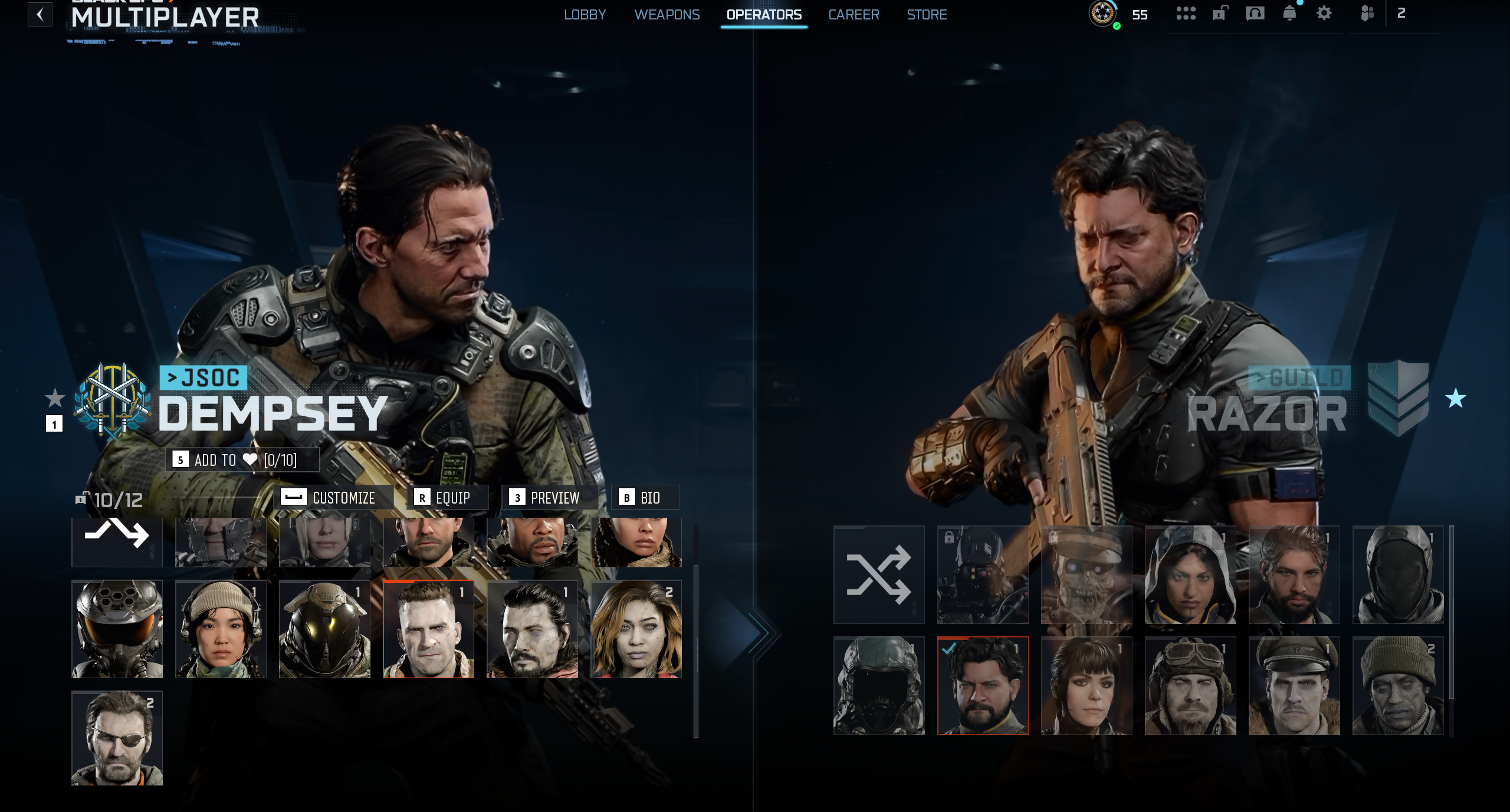The width and height of the screenshot is (1510, 812).
Task: Open the Store tab
Action: pos(927,15)
